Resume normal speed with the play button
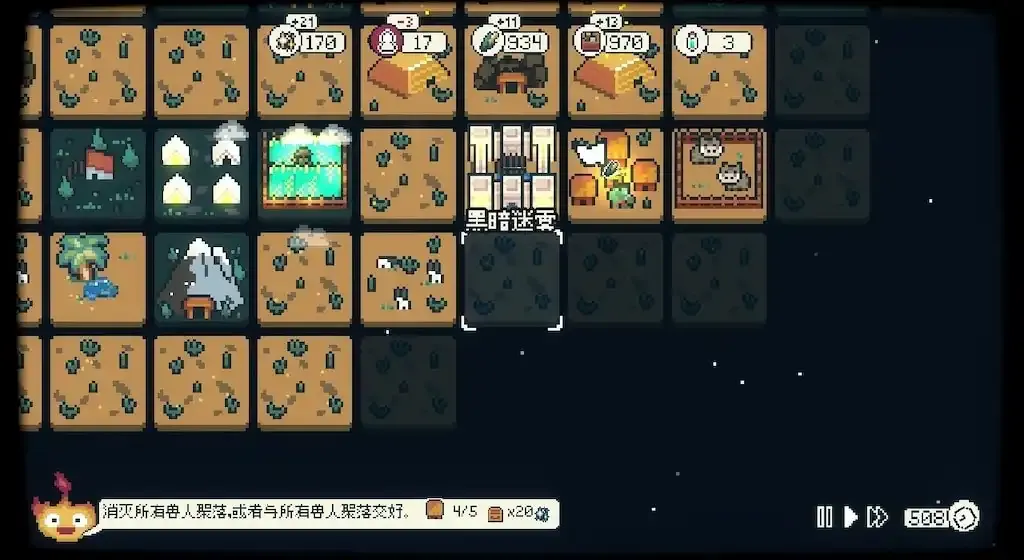 point(851,517)
